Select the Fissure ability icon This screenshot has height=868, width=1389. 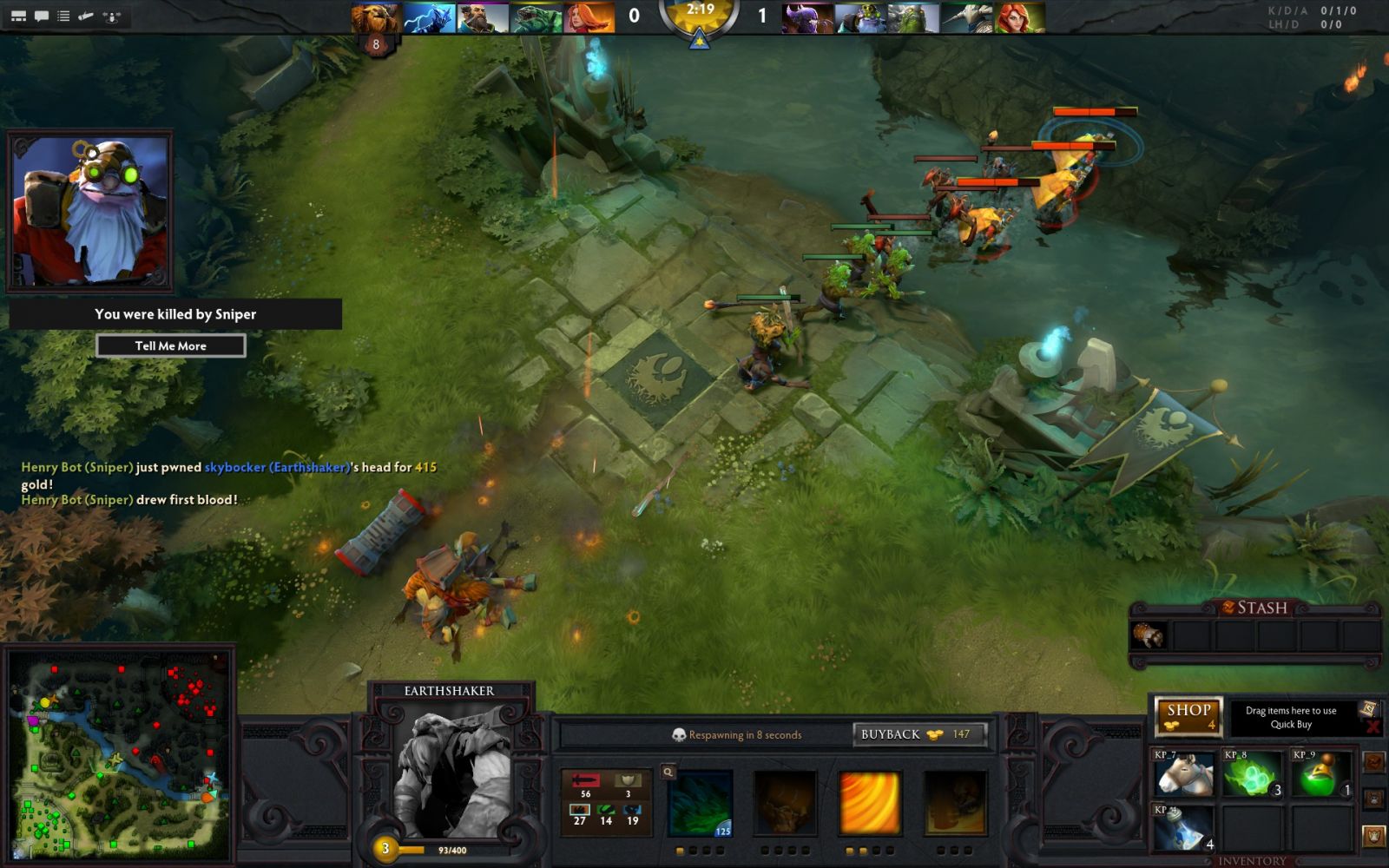(x=701, y=803)
